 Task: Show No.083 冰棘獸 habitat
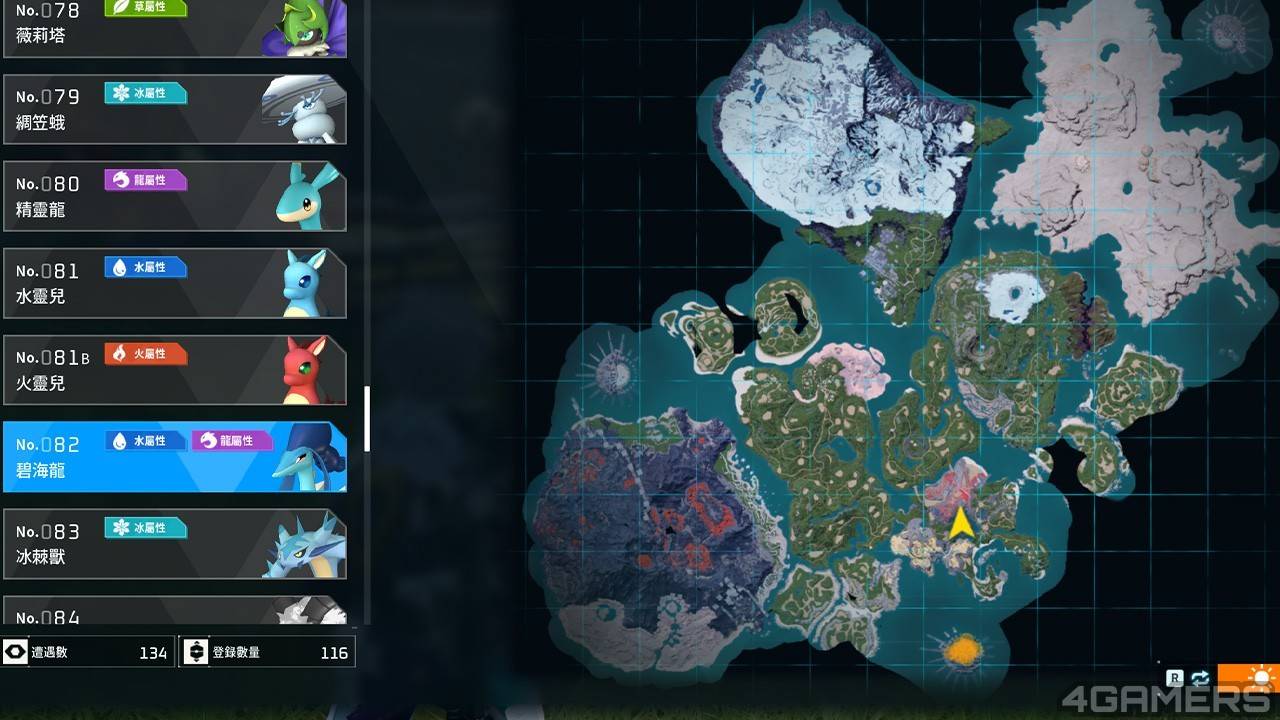(175, 544)
